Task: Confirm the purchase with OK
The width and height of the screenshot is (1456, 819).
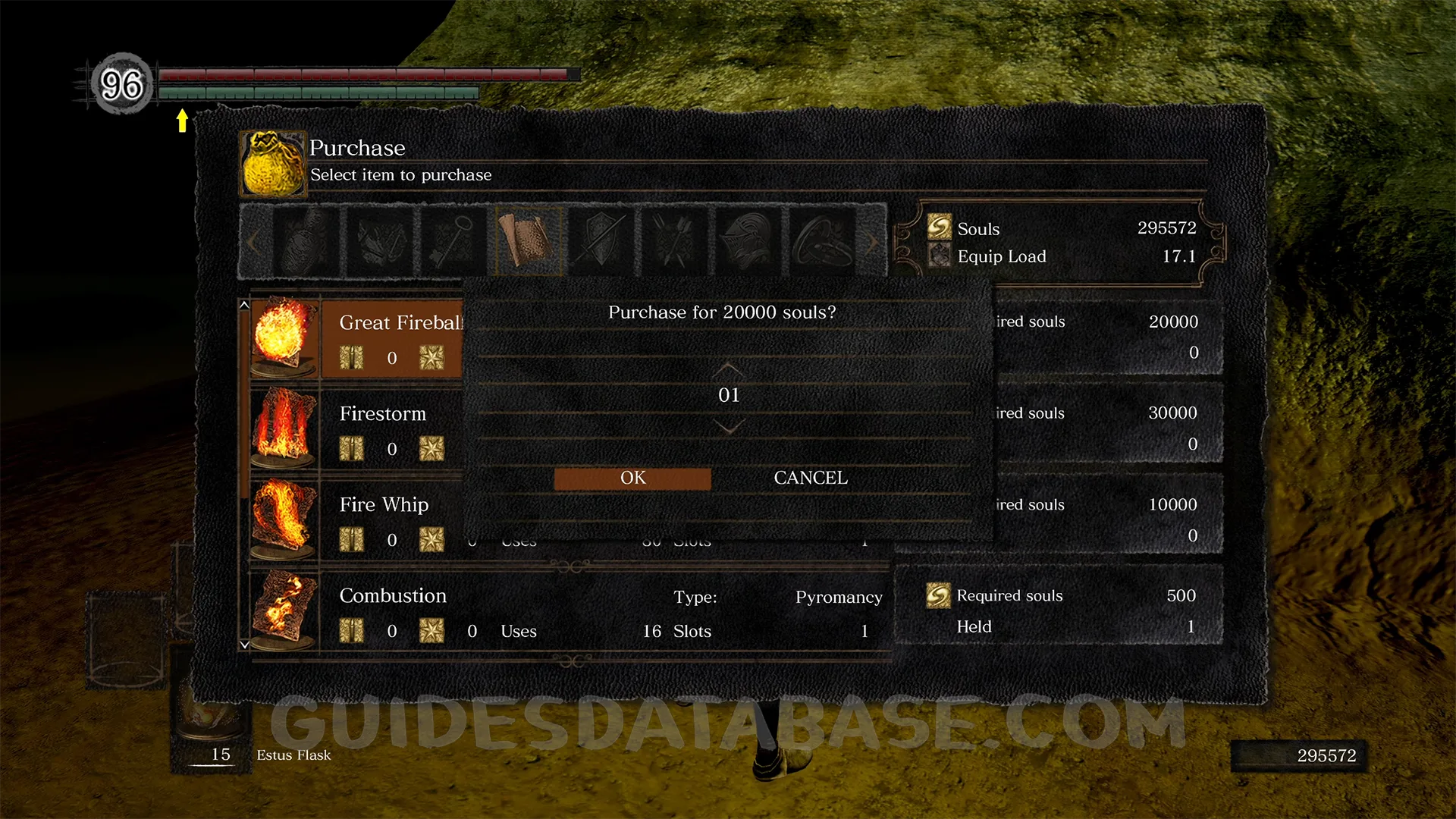Action: (632, 478)
